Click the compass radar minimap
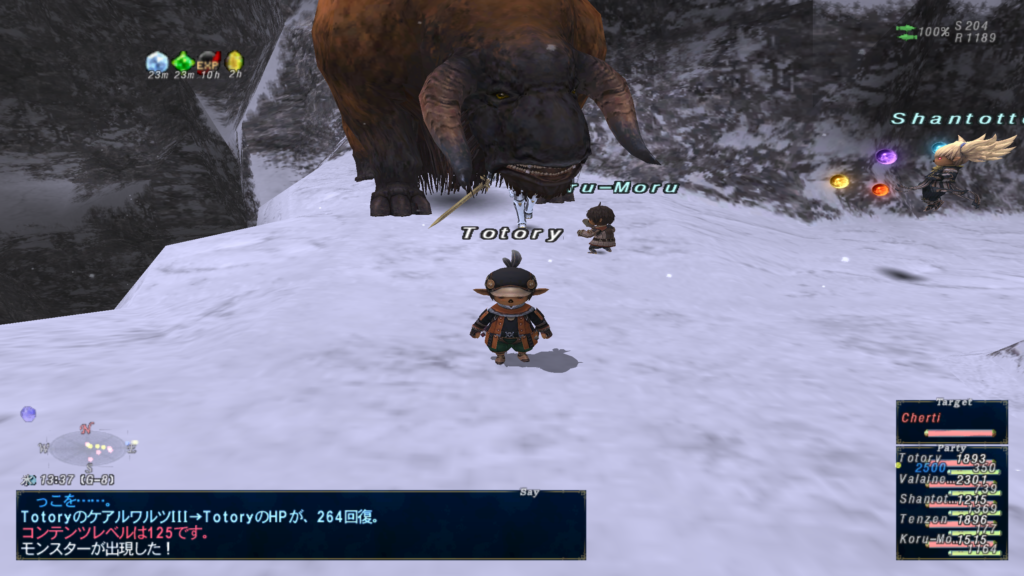This screenshot has width=1024, height=576. 89,447
